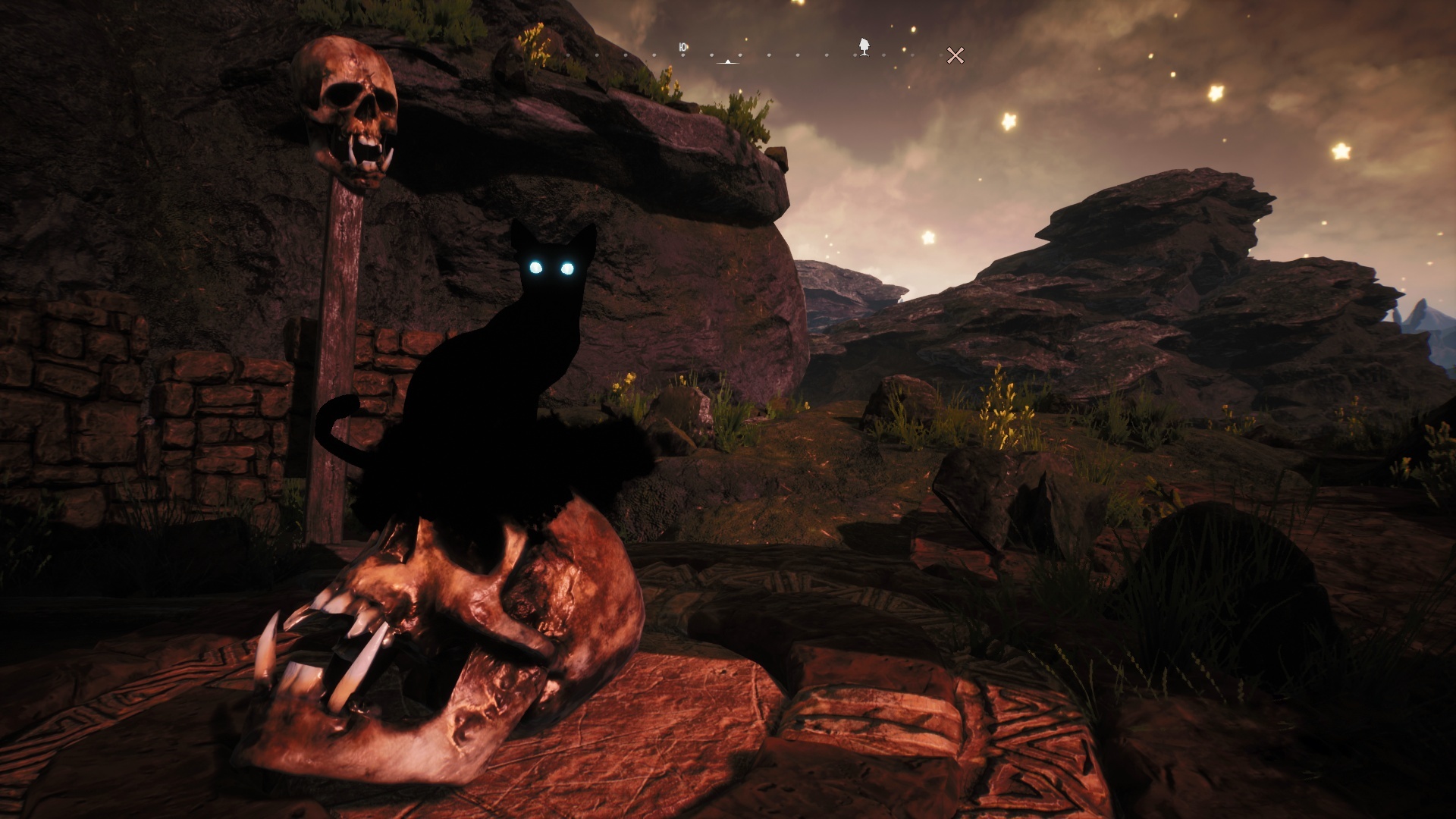Image resolution: width=1456 pixels, height=819 pixels.
Task: Click the X marker on the compass
Action: point(955,55)
